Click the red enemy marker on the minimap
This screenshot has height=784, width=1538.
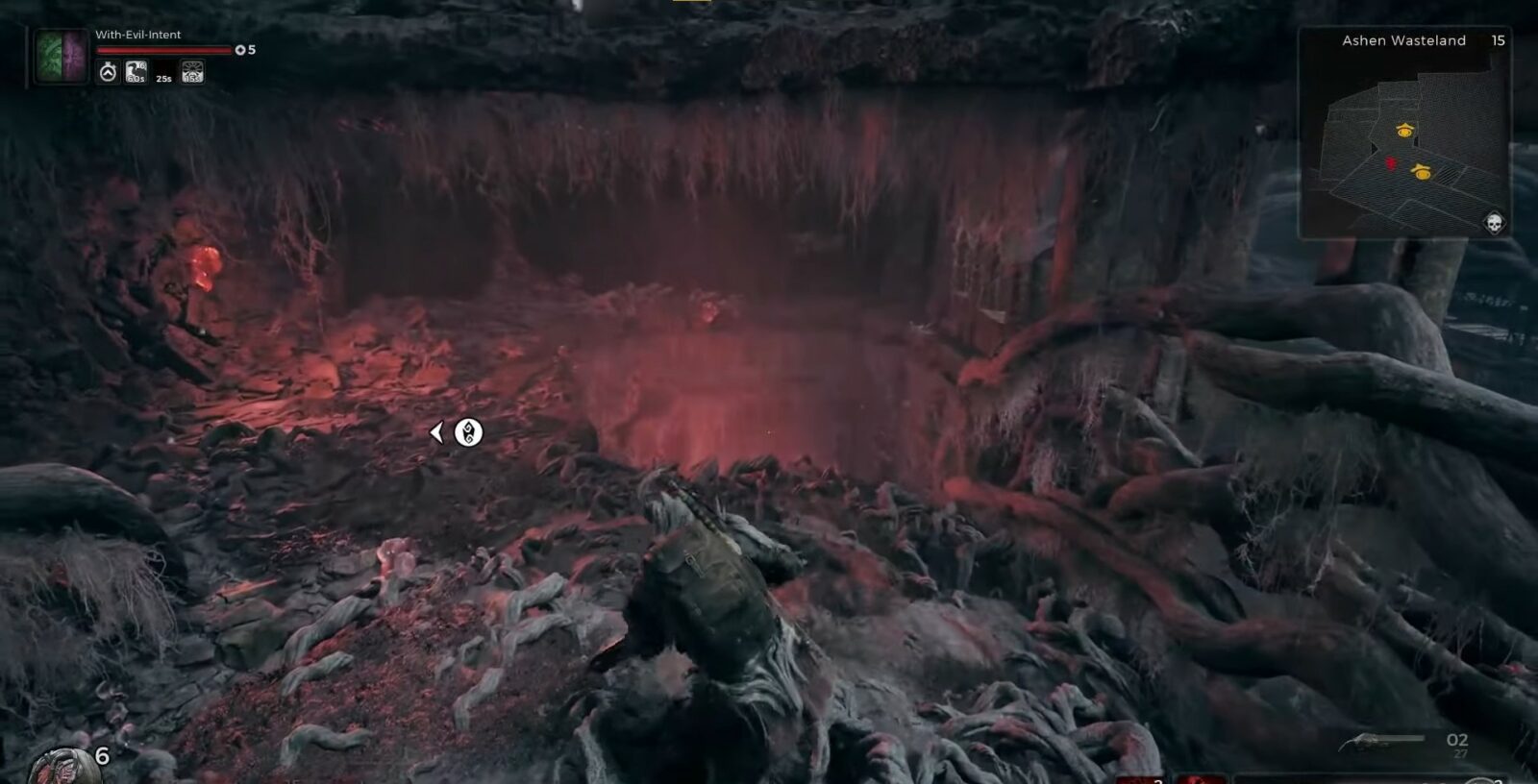[1390, 162]
